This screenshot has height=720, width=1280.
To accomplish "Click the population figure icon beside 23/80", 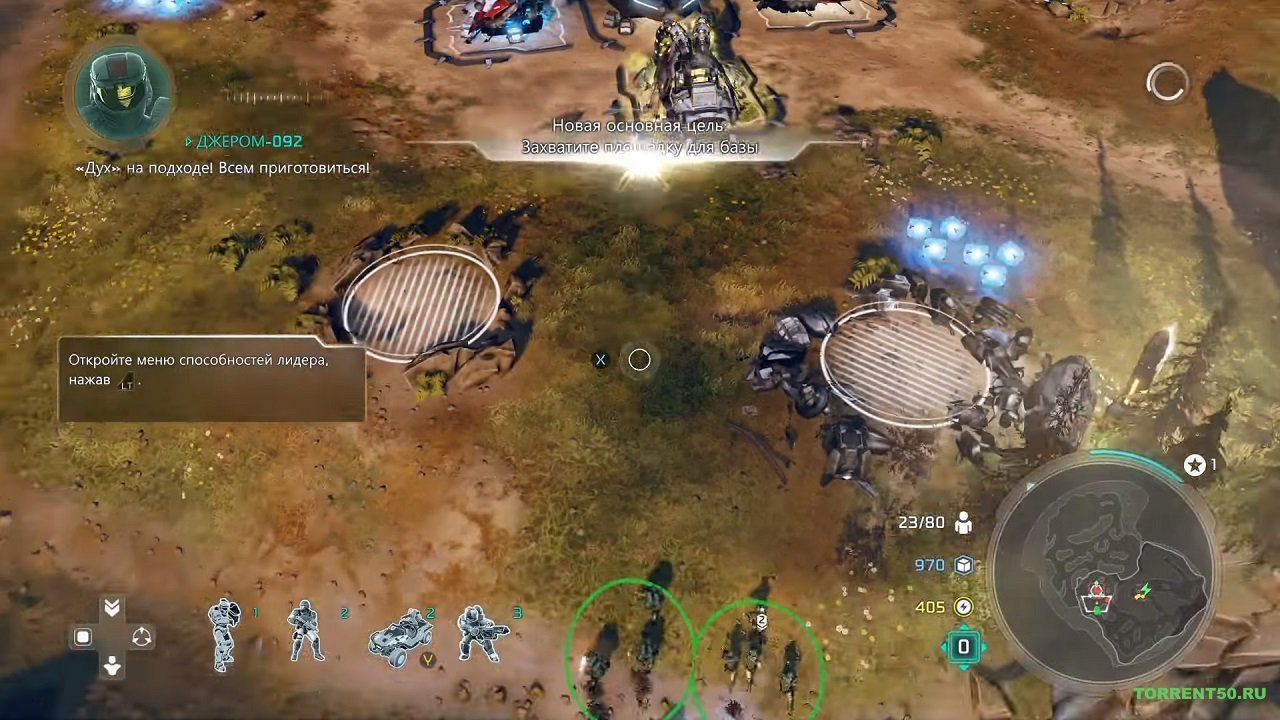I will click(964, 521).
